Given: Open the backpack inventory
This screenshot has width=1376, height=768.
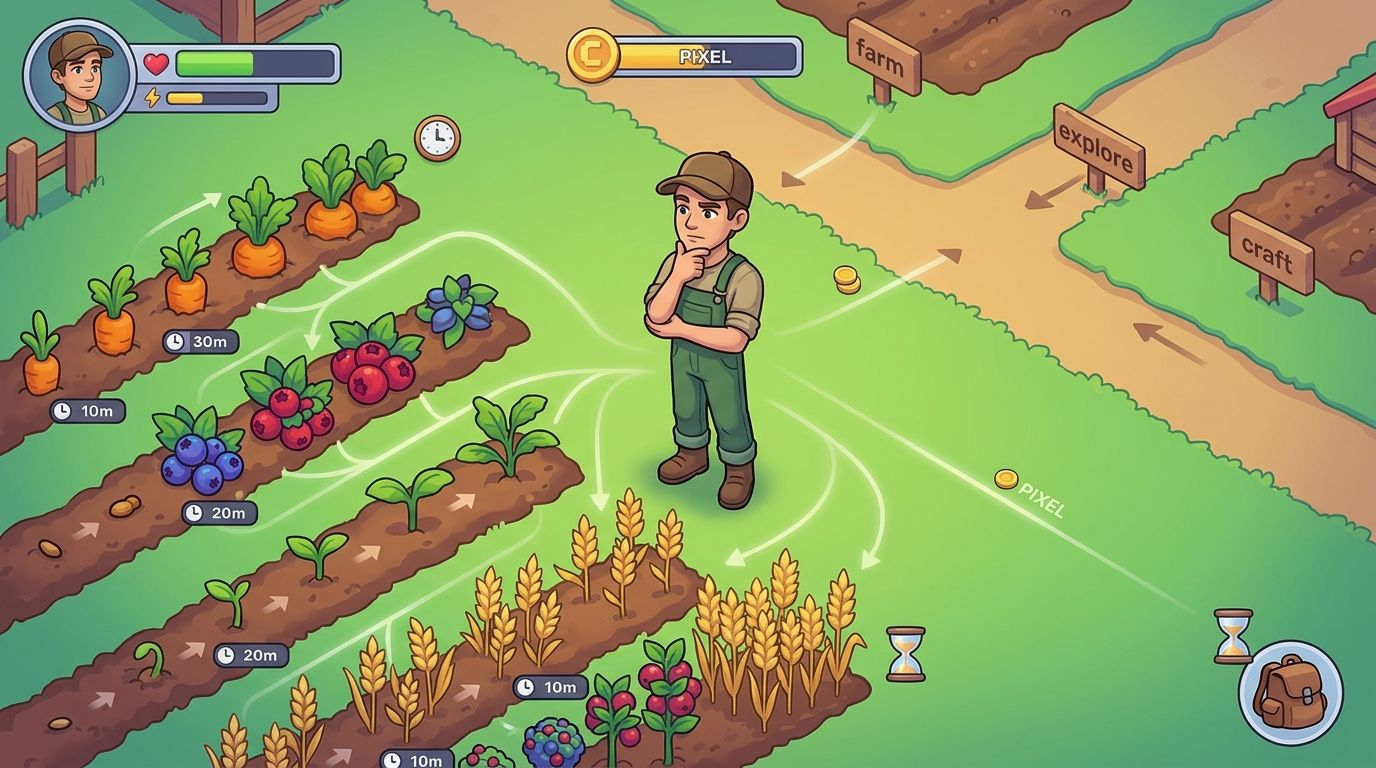Looking at the screenshot, I should (1289, 693).
